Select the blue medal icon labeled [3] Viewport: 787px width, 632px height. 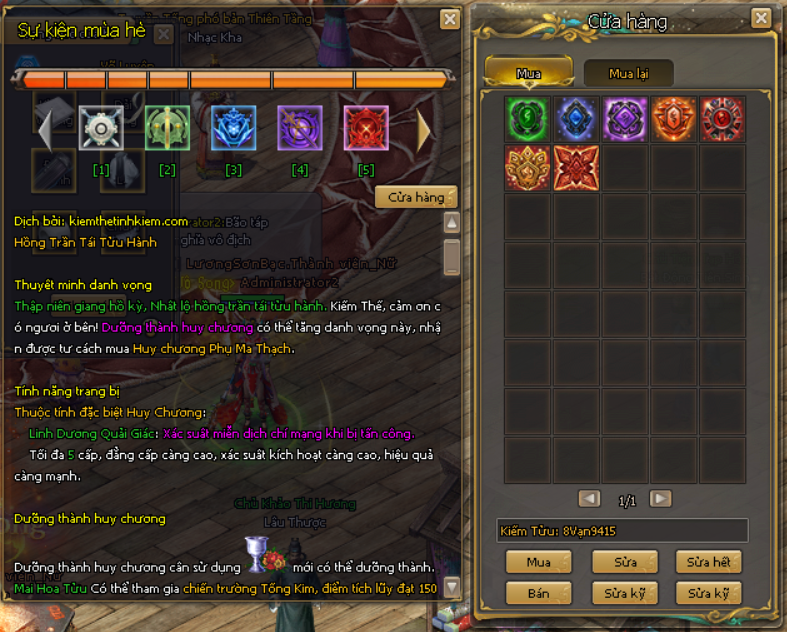(233, 129)
